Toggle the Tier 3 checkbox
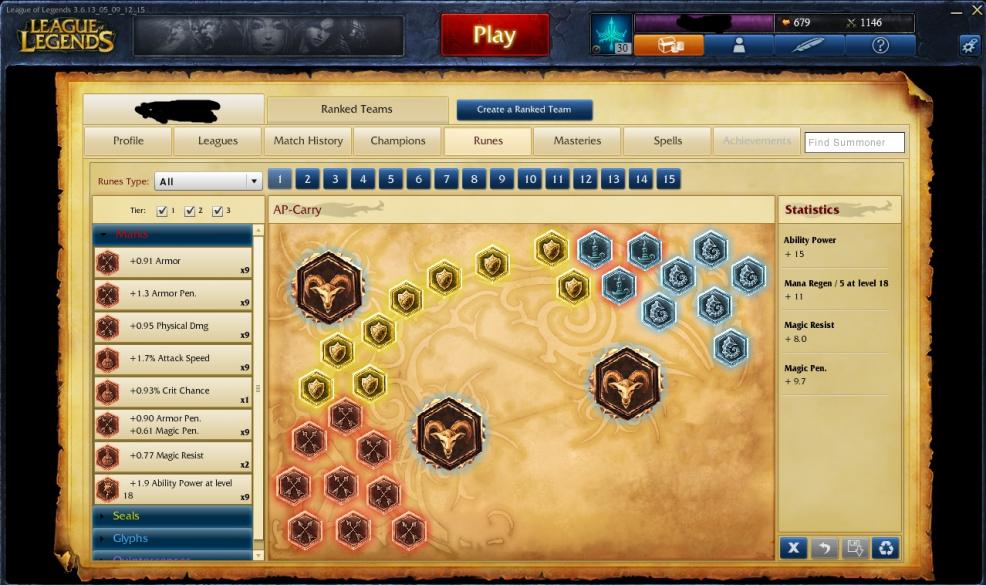Image resolution: width=986 pixels, height=585 pixels. coord(218,211)
